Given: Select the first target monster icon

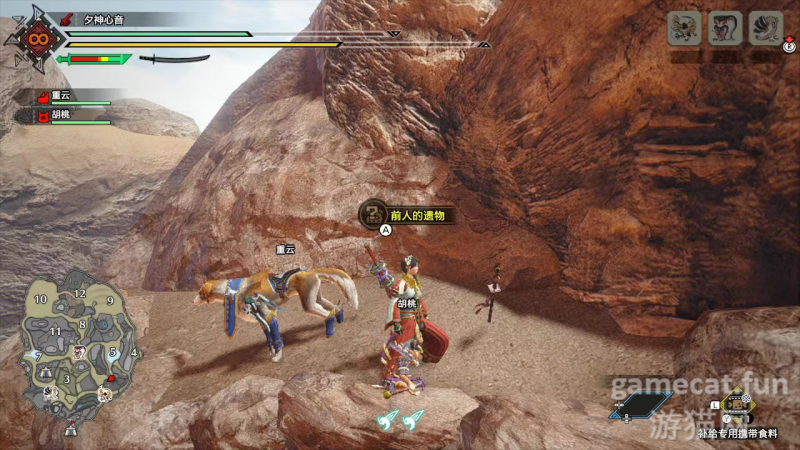Looking at the screenshot, I should click(683, 28).
